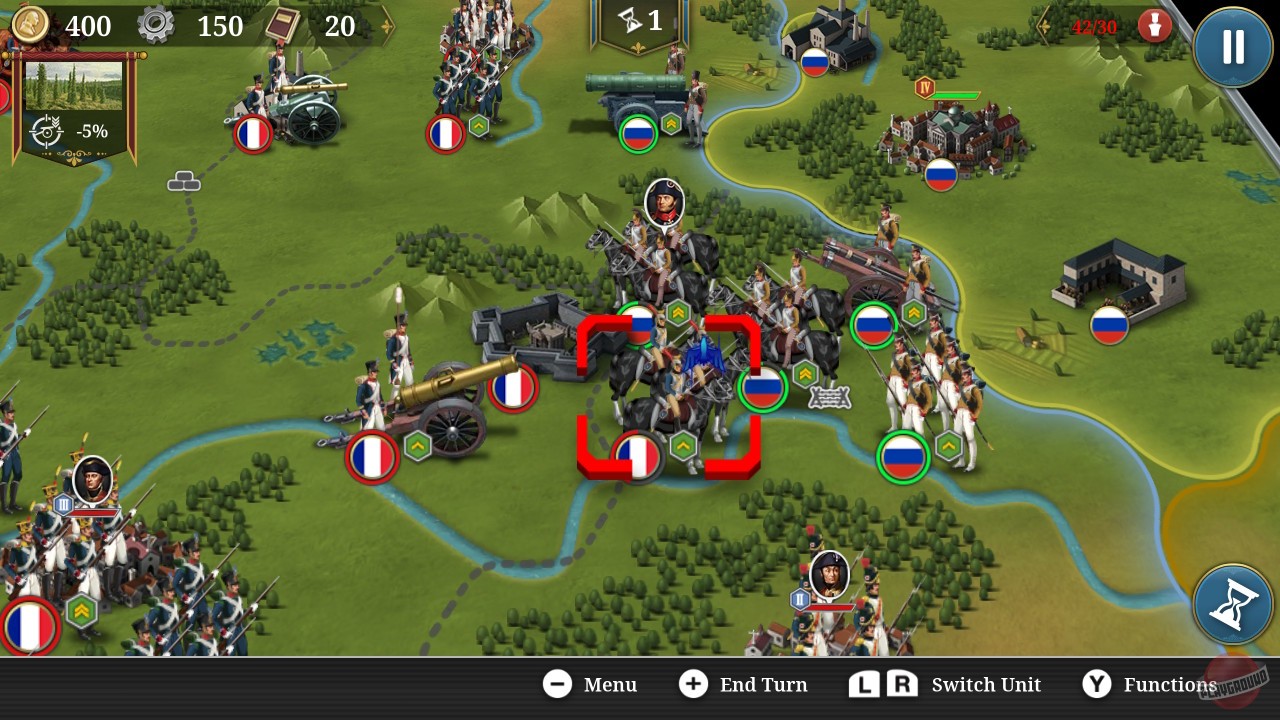This screenshot has height=720, width=1280.
Task: Pause the game
Action: 1232,47
